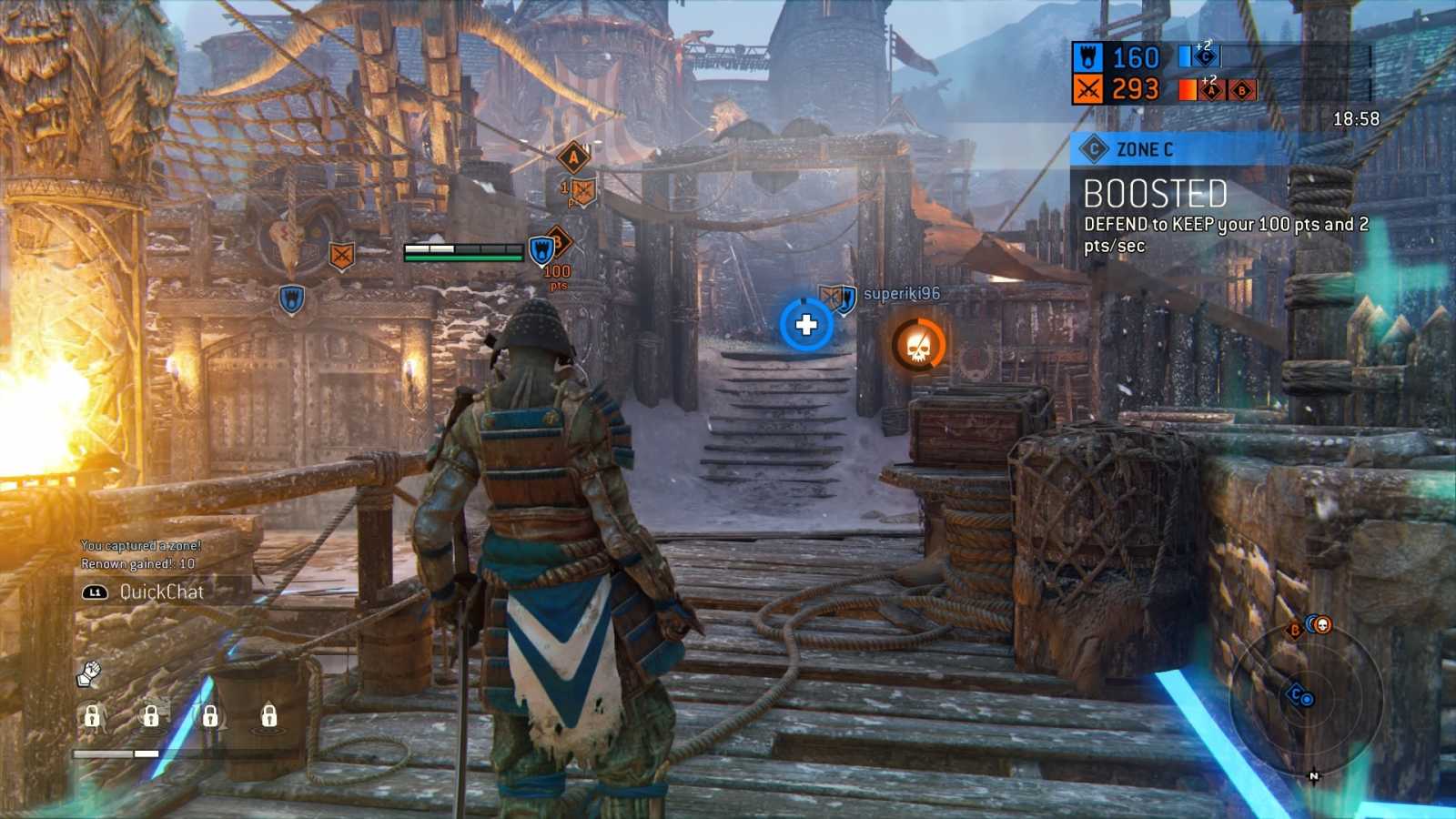1456x819 pixels.
Task: Unlock the second feat slot padlock
Action: [152, 718]
